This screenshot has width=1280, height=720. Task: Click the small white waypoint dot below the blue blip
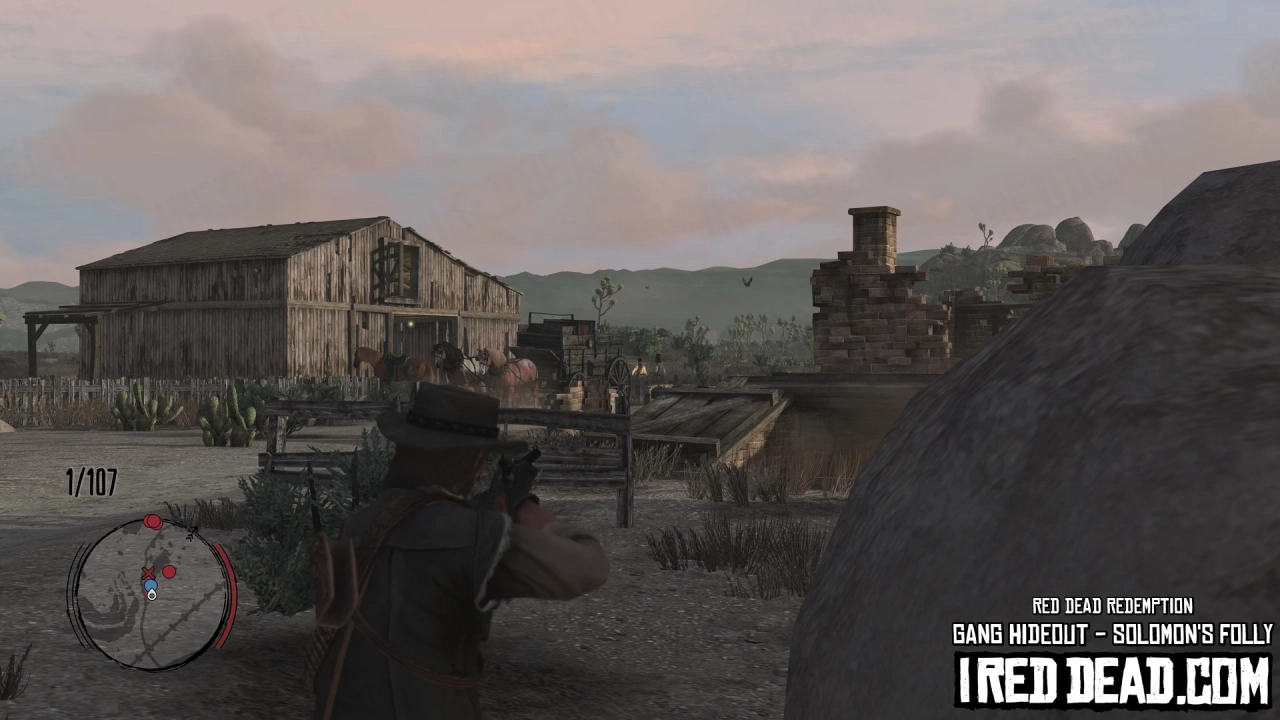coord(152,596)
